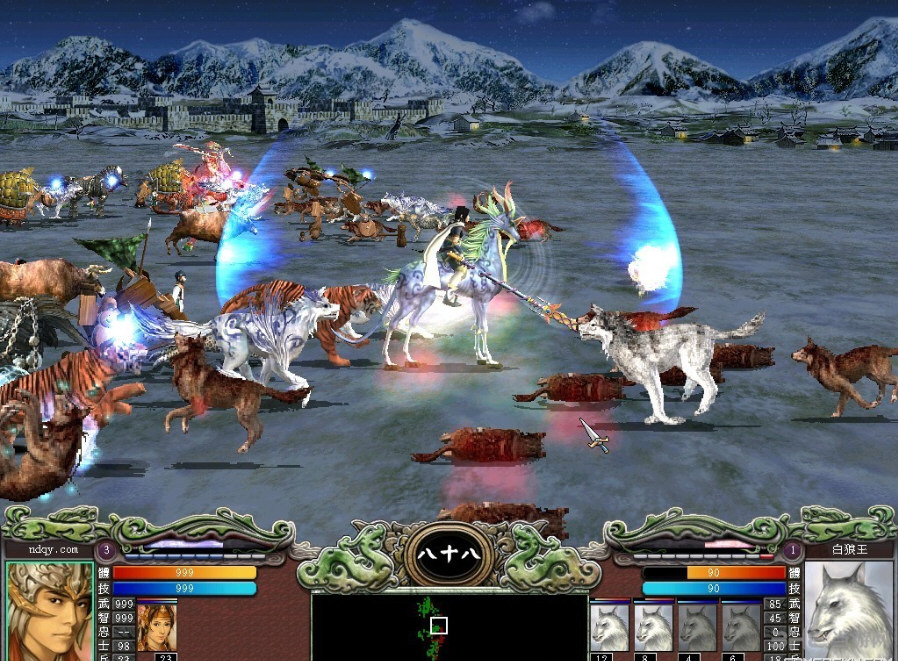
Task: Pick the wolf unit portrait numbered 12
Action: (x=609, y=628)
